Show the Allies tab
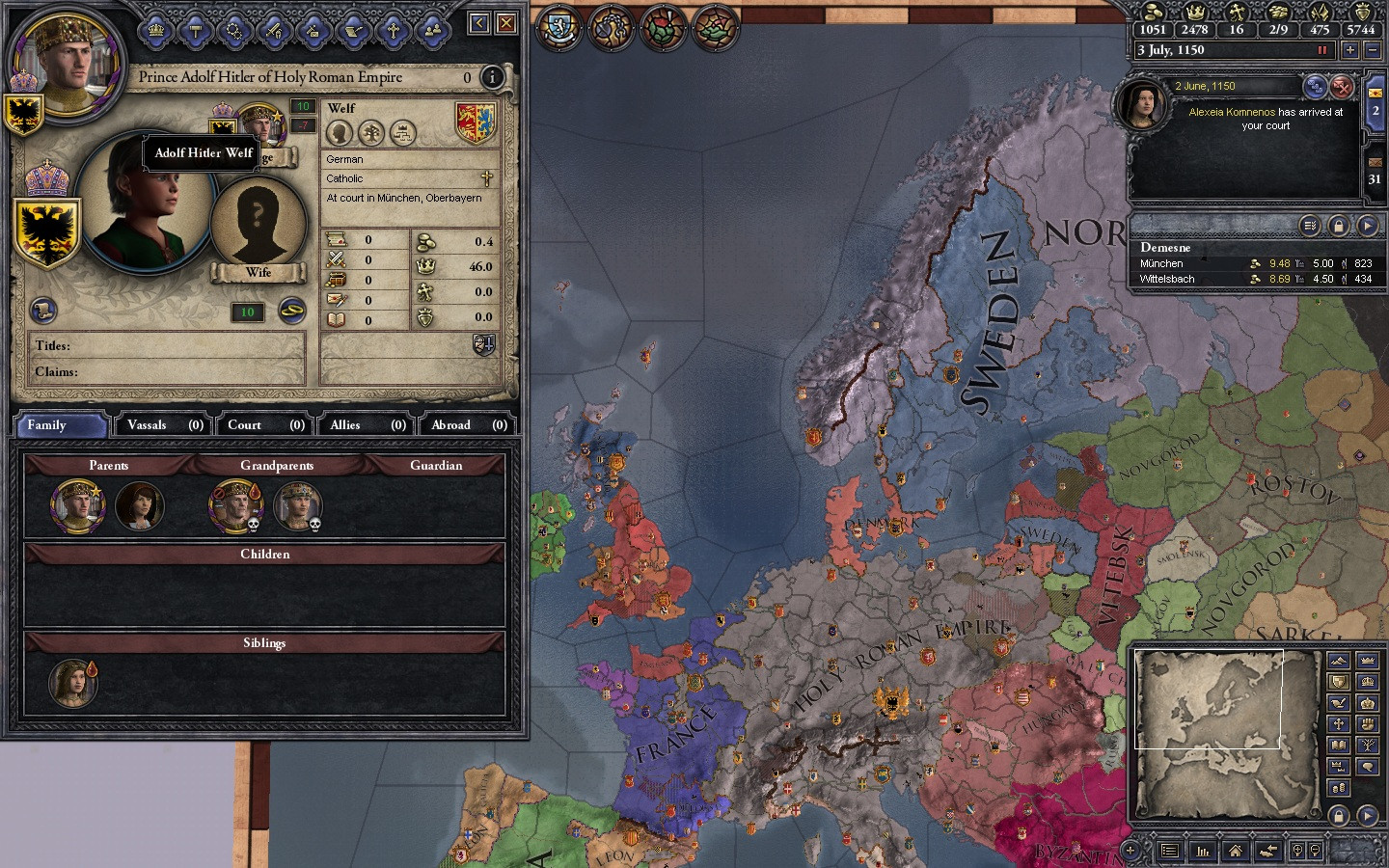The width and height of the screenshot is (1389, 868). pos(367,424)
